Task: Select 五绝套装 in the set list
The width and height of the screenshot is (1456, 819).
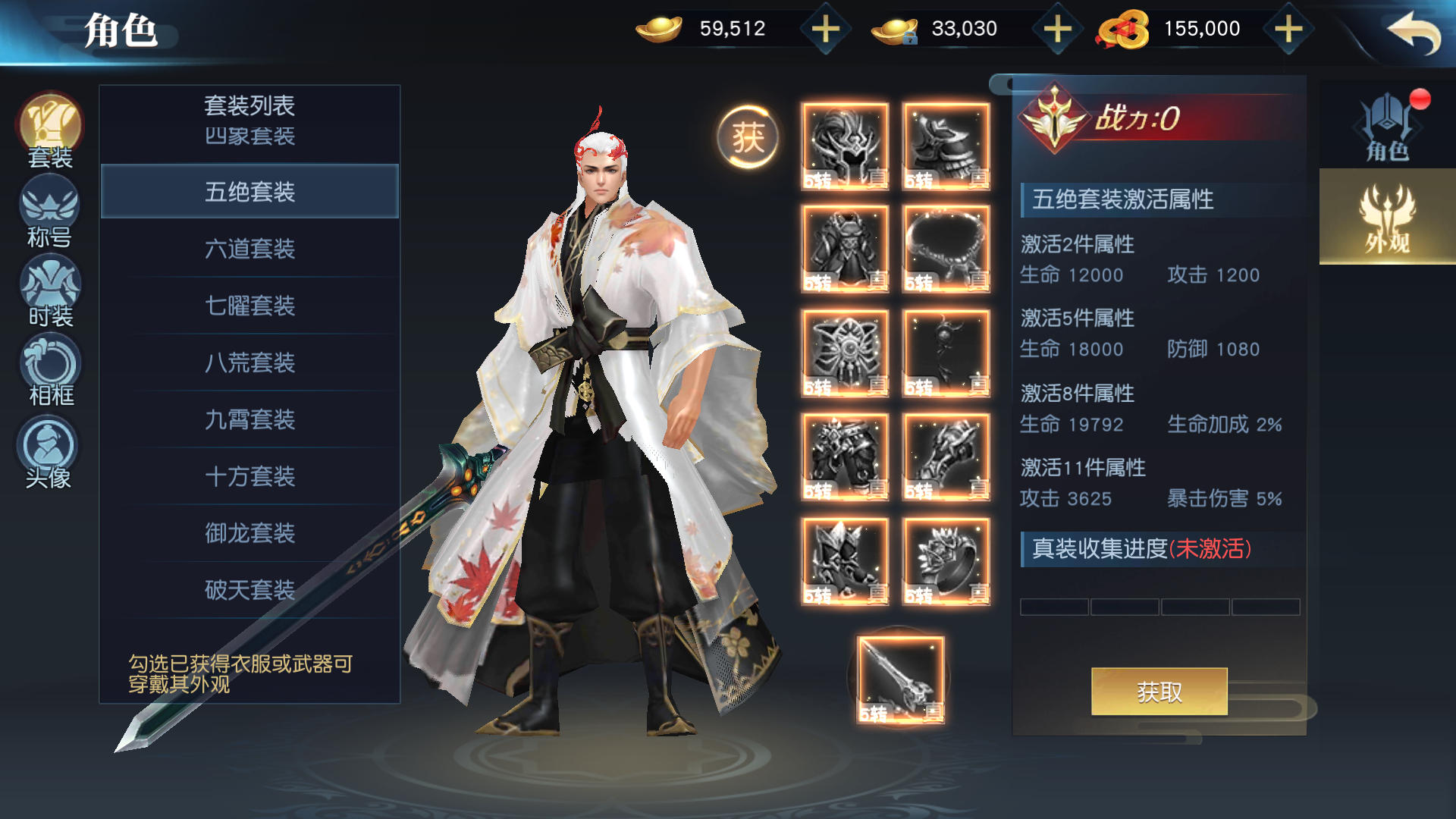Action: click(249, 192)
